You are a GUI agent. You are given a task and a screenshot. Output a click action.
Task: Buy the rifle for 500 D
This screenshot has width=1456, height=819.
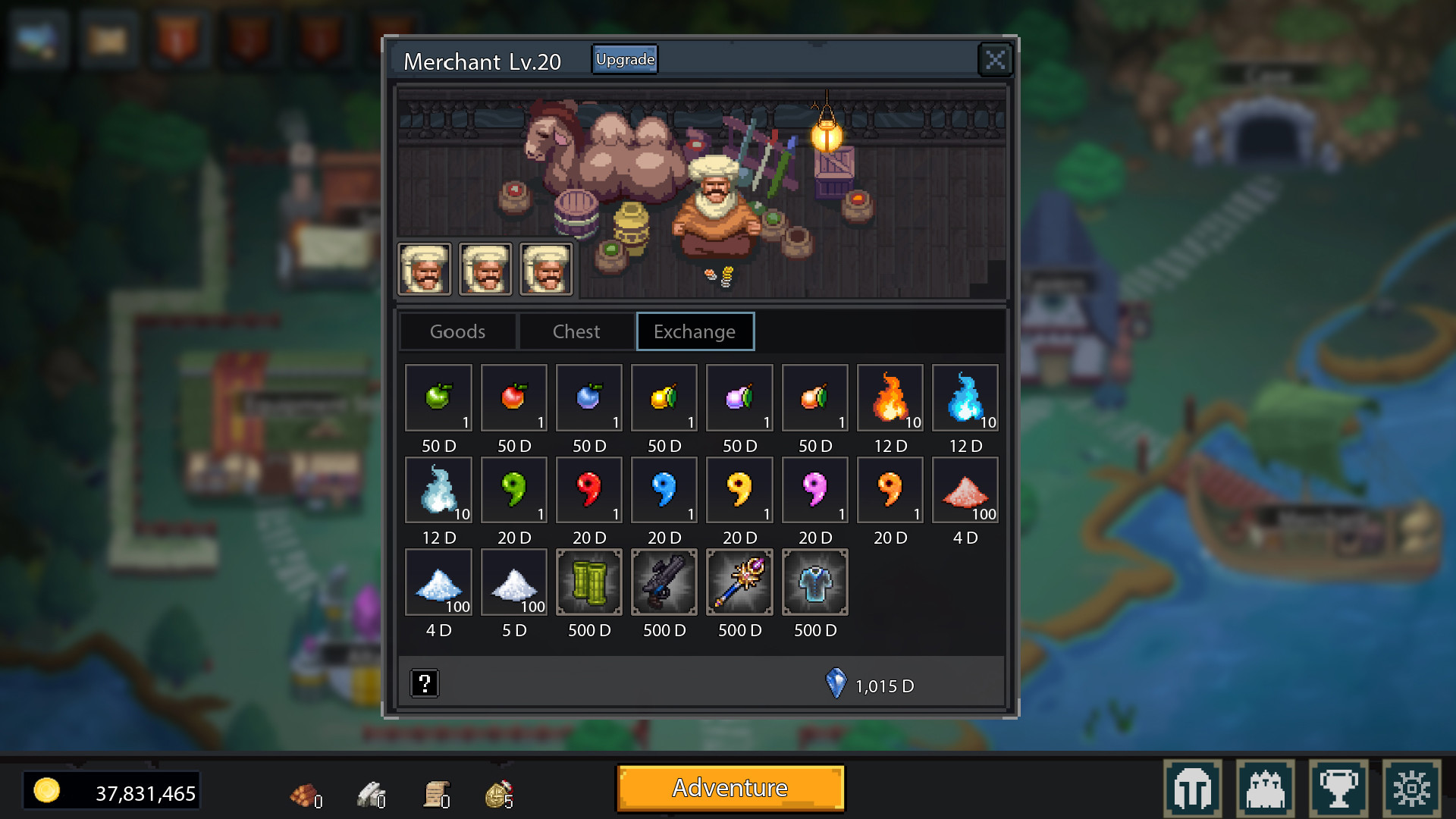[664, 582]
